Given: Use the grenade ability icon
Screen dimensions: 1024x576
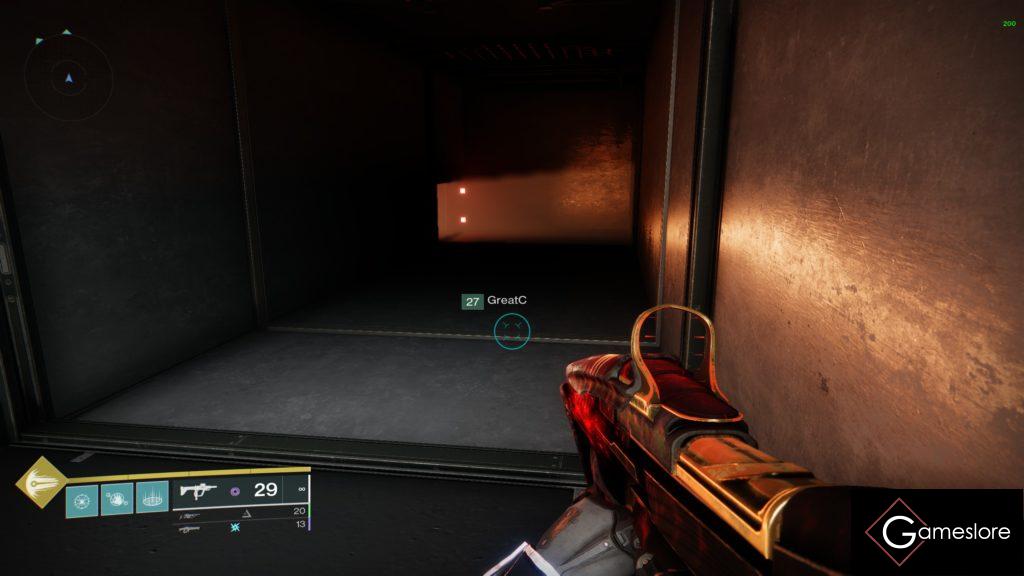Looking at the screenshot, I should 81,497.
